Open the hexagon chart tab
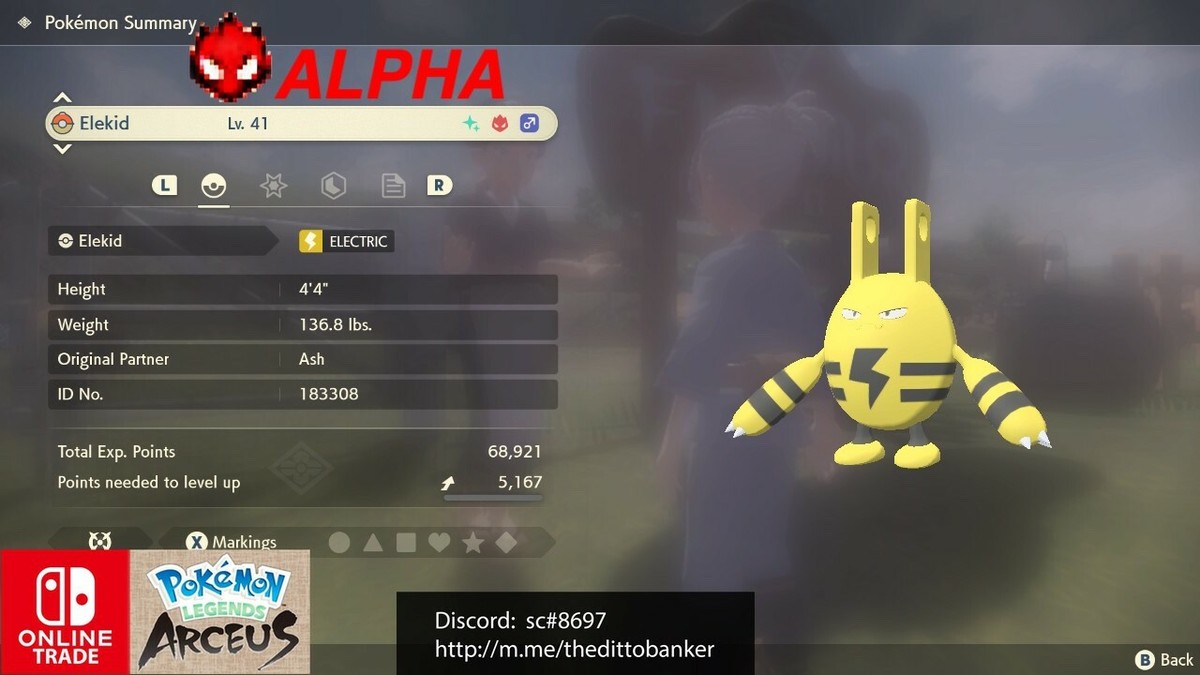1200x675 pixels. coord(333,185)
